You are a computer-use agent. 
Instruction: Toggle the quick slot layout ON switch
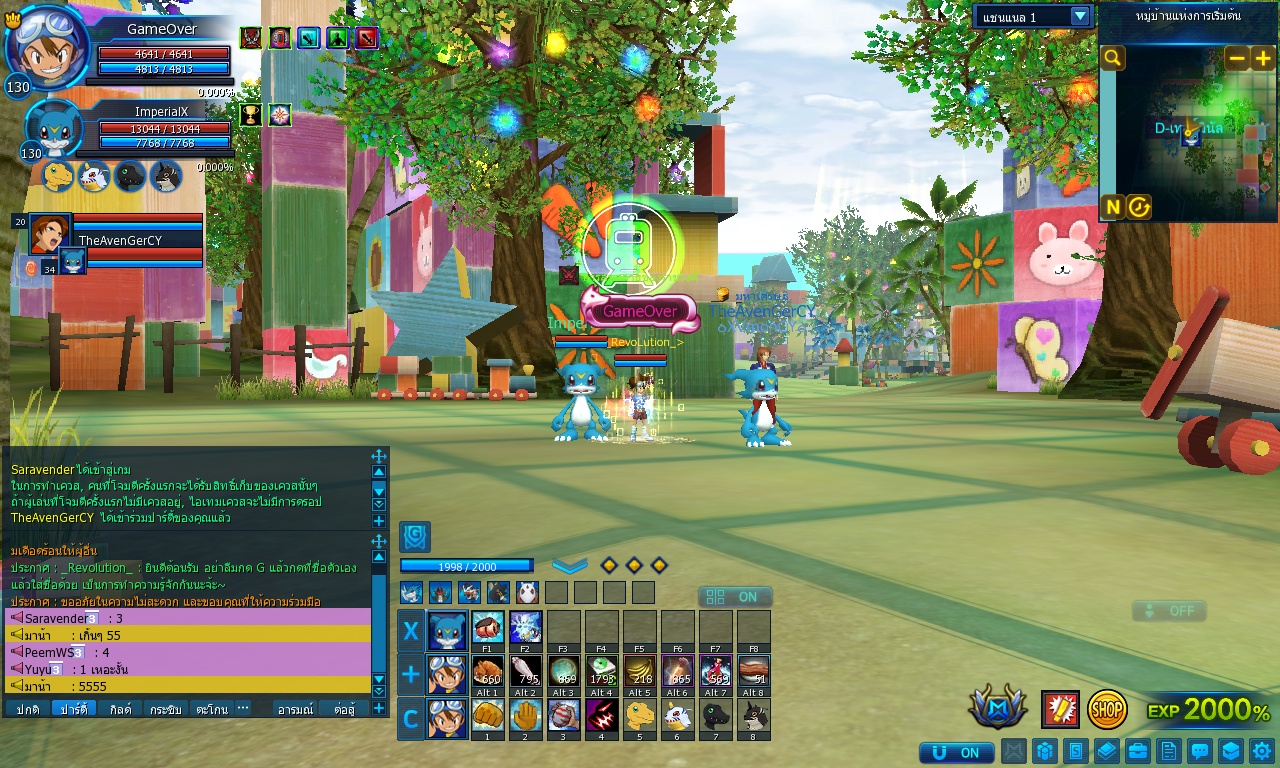735,597
